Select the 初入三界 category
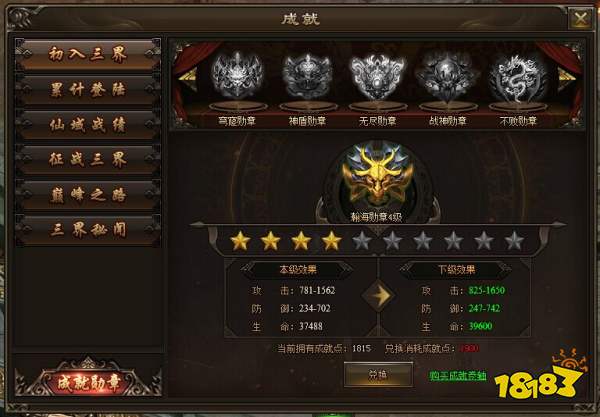 tap(89, 54)
